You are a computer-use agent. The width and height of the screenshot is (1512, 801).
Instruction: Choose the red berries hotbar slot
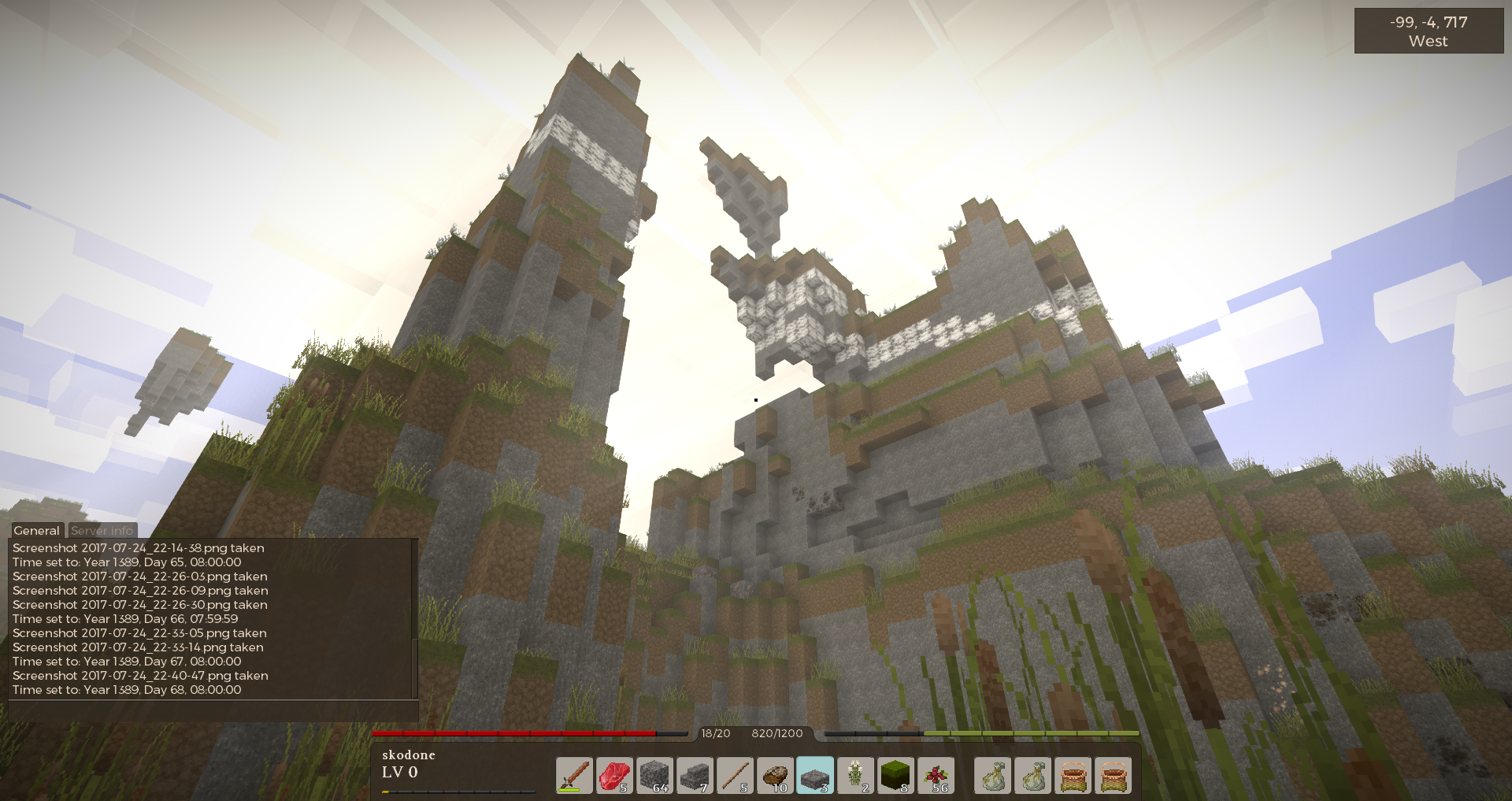tap(936, 776)
